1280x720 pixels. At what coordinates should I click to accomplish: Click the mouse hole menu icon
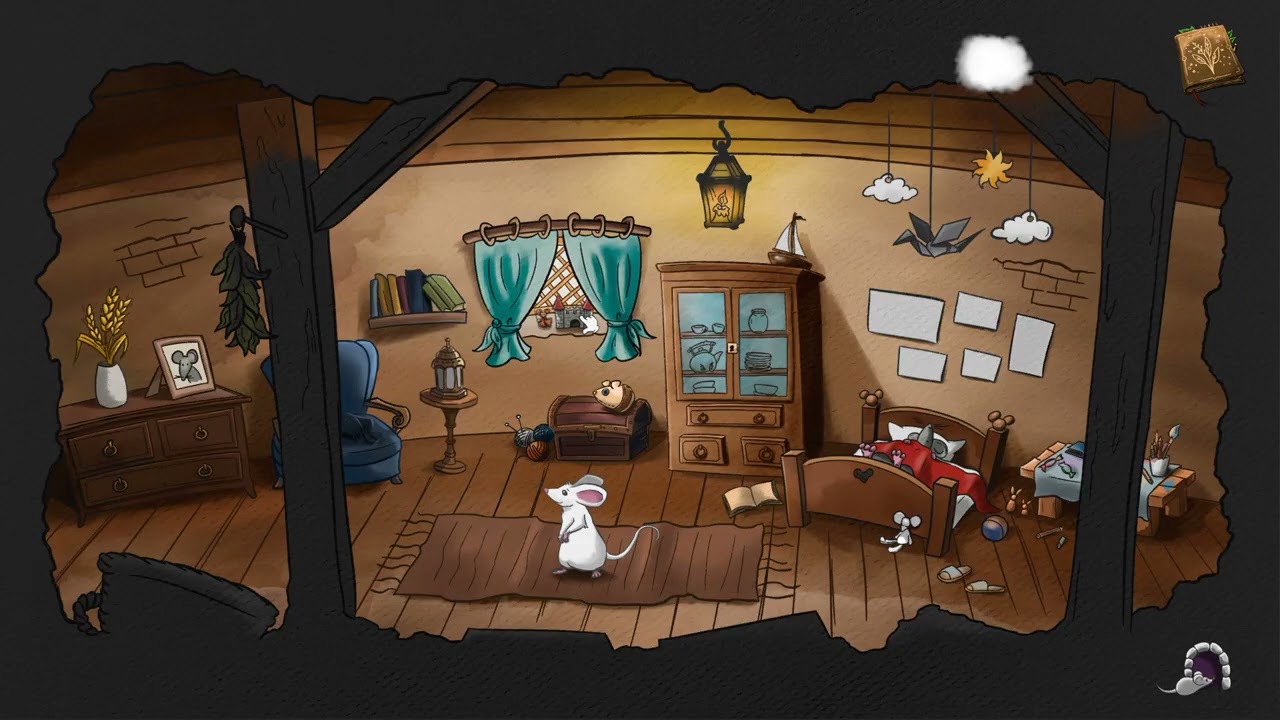point(1208,666)
